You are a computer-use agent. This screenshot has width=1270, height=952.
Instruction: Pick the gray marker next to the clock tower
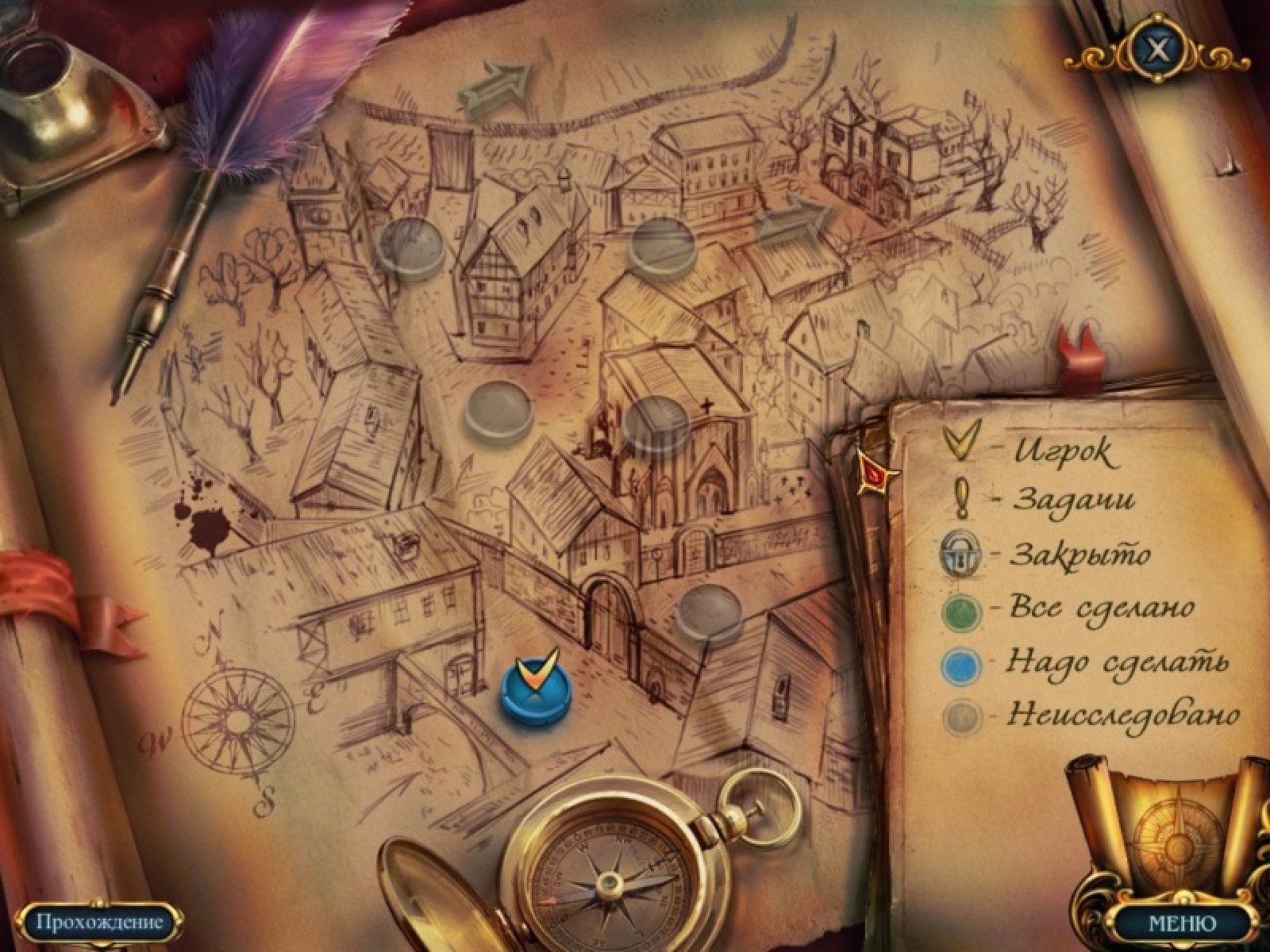coord(410,246)
